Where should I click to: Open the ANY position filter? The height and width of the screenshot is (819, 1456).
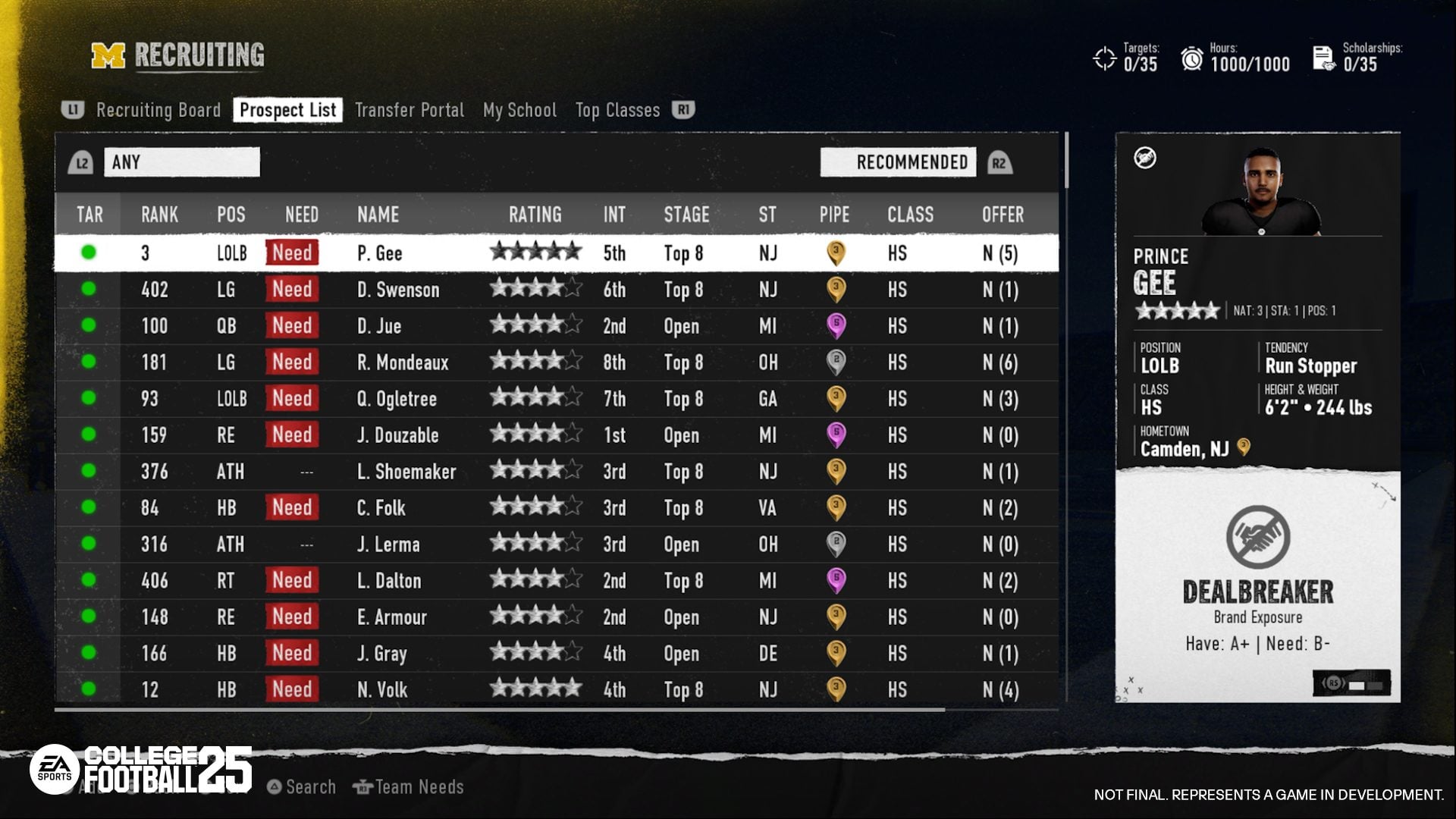[x=182, y=162]
